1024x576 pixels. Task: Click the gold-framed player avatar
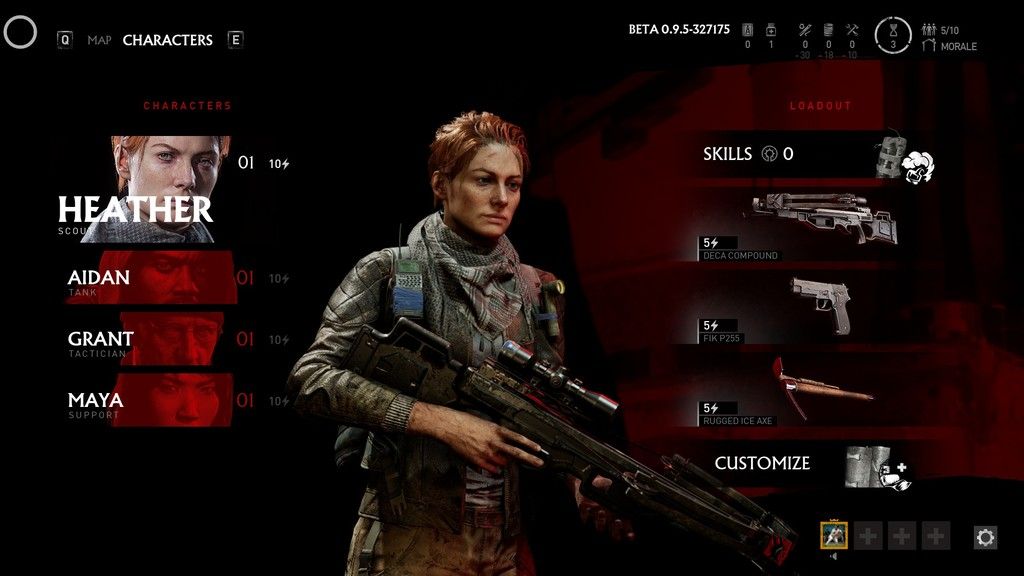(834, 535)
